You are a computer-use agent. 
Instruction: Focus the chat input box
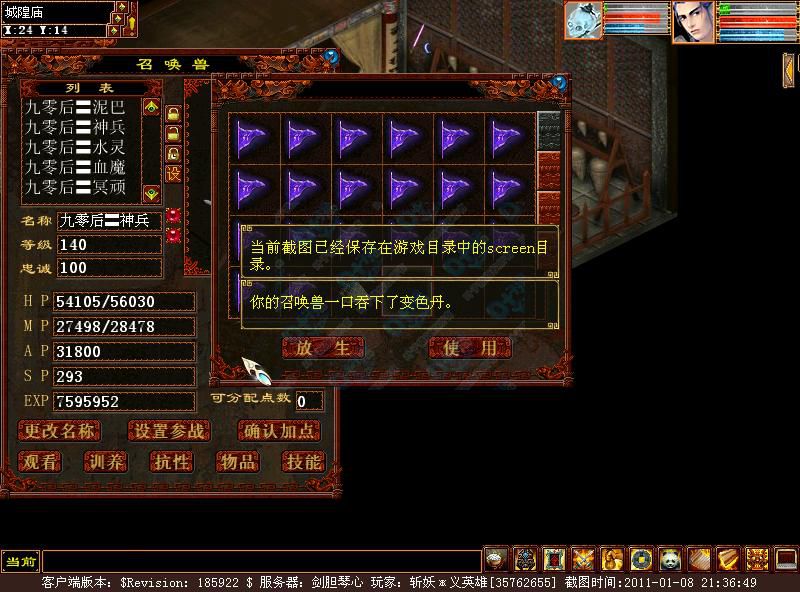click(260, 561)
